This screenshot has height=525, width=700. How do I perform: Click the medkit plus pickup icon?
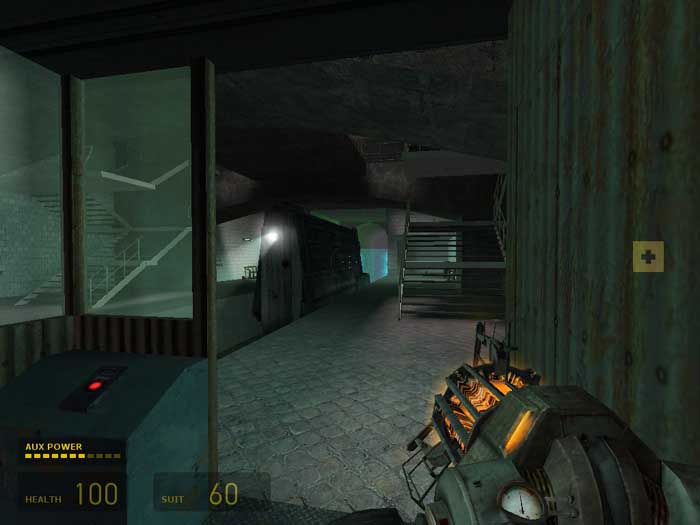648,257
